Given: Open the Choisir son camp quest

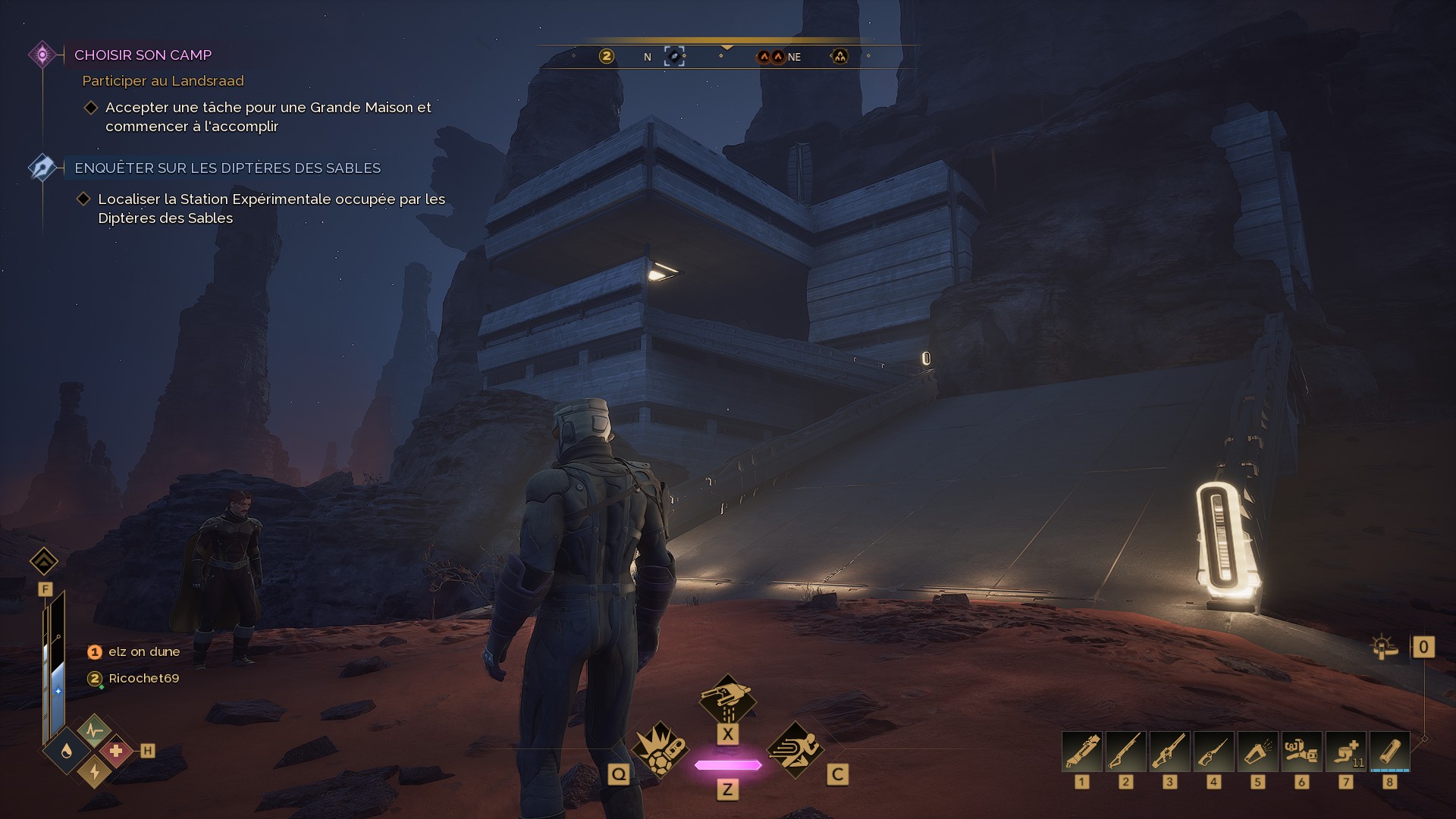Looking at the screenshot, I should coord(143,55).
